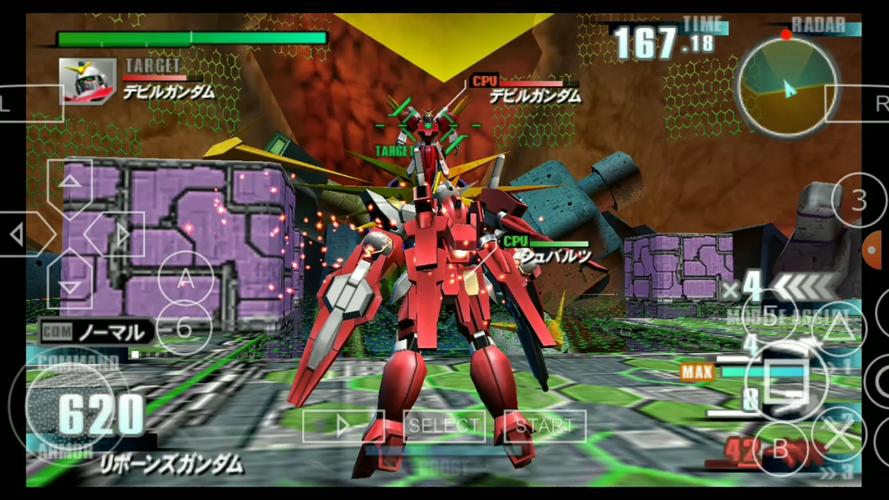Tap the START touch button
The image size is (889, 500).
545,425
